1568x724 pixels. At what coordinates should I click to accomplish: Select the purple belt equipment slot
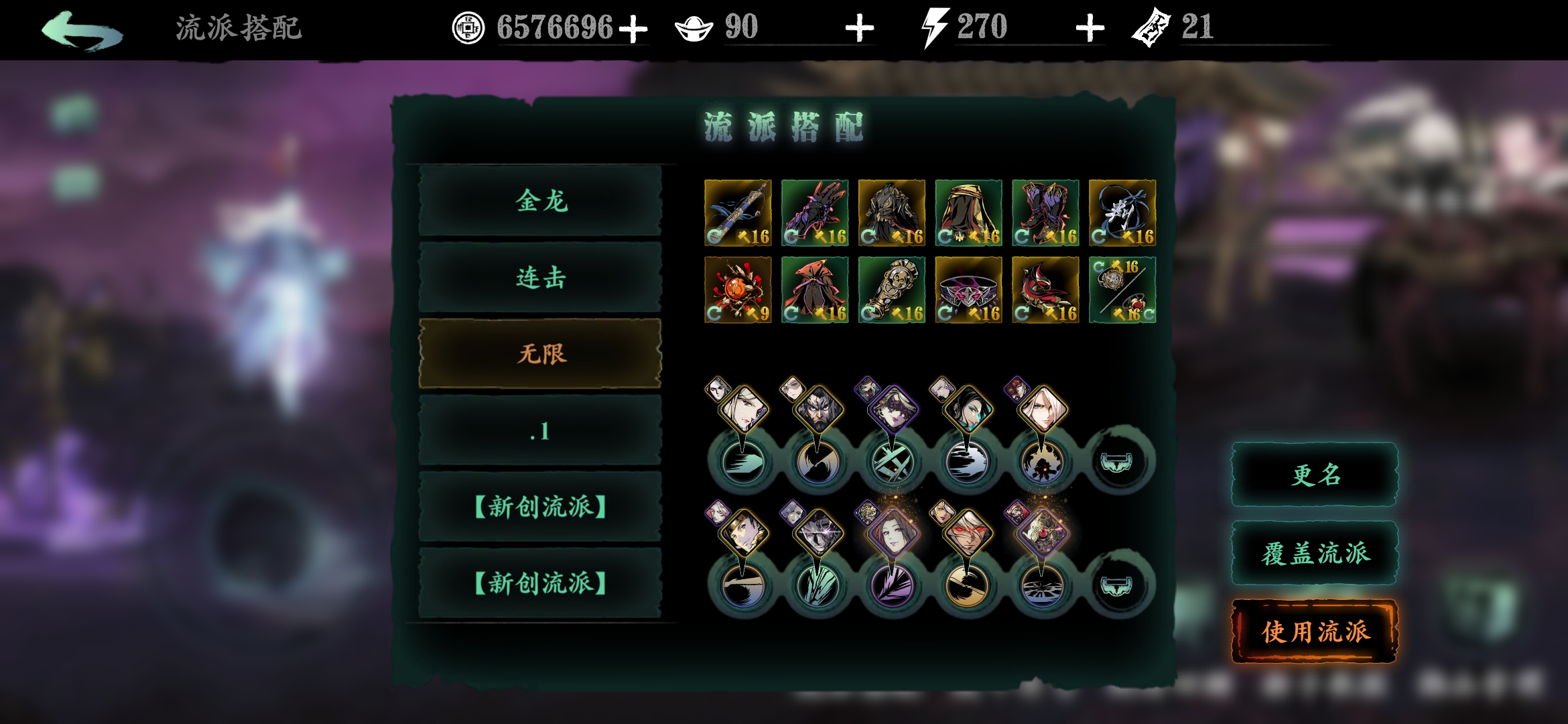point(968,290)
